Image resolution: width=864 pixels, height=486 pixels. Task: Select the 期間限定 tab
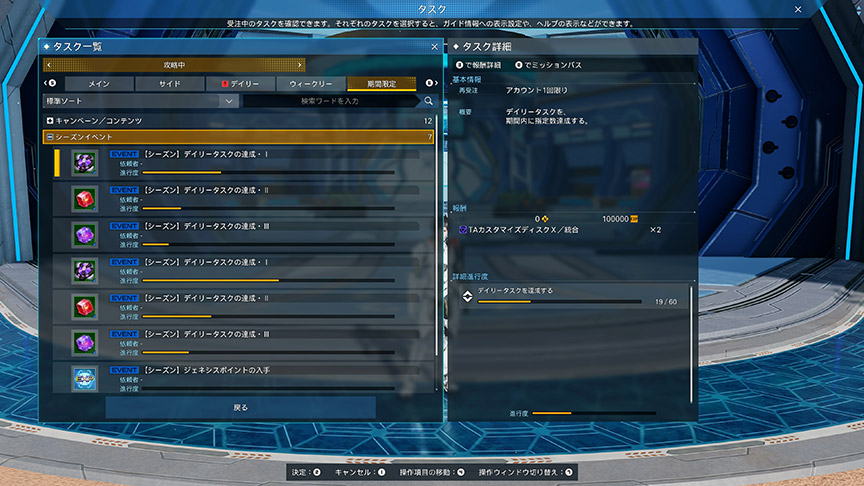coord(381,84)
